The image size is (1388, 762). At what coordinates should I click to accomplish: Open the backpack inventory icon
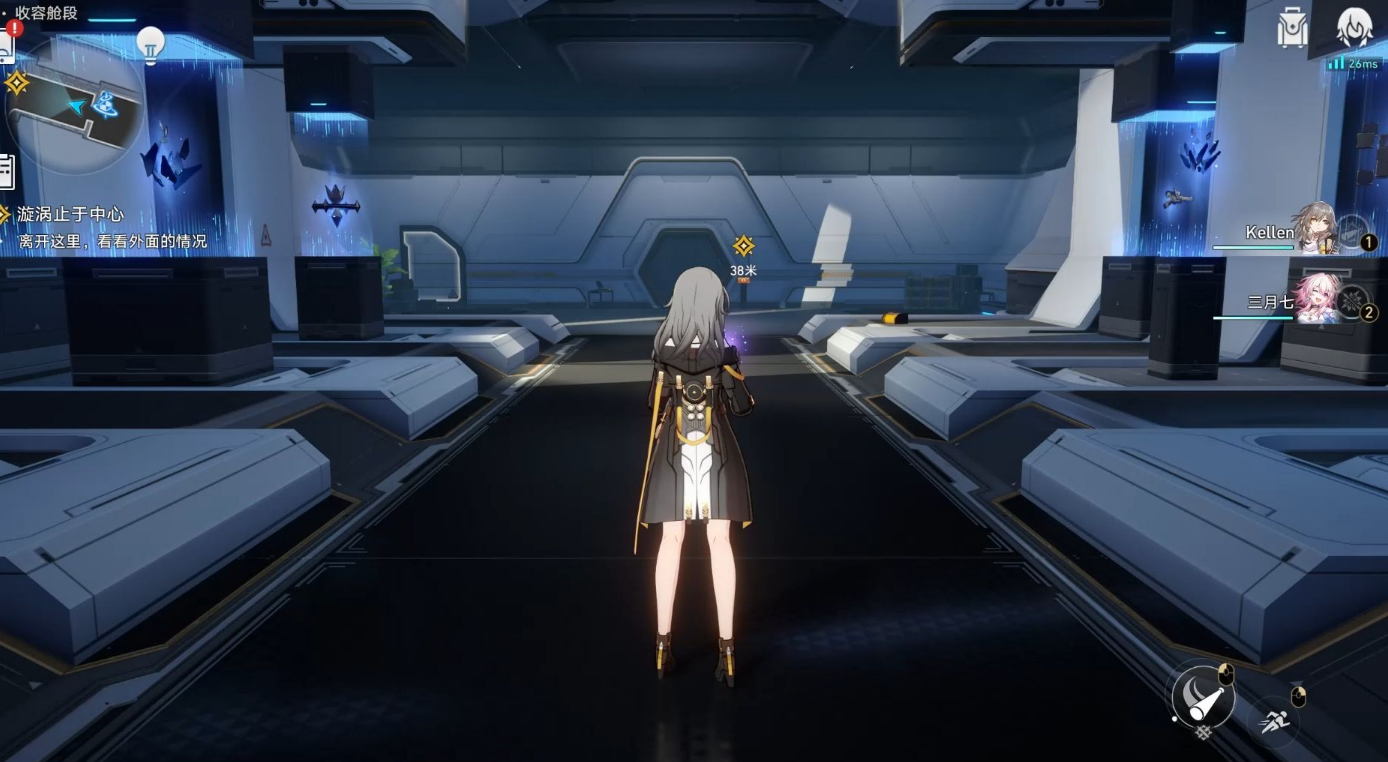coord(1292,28)
